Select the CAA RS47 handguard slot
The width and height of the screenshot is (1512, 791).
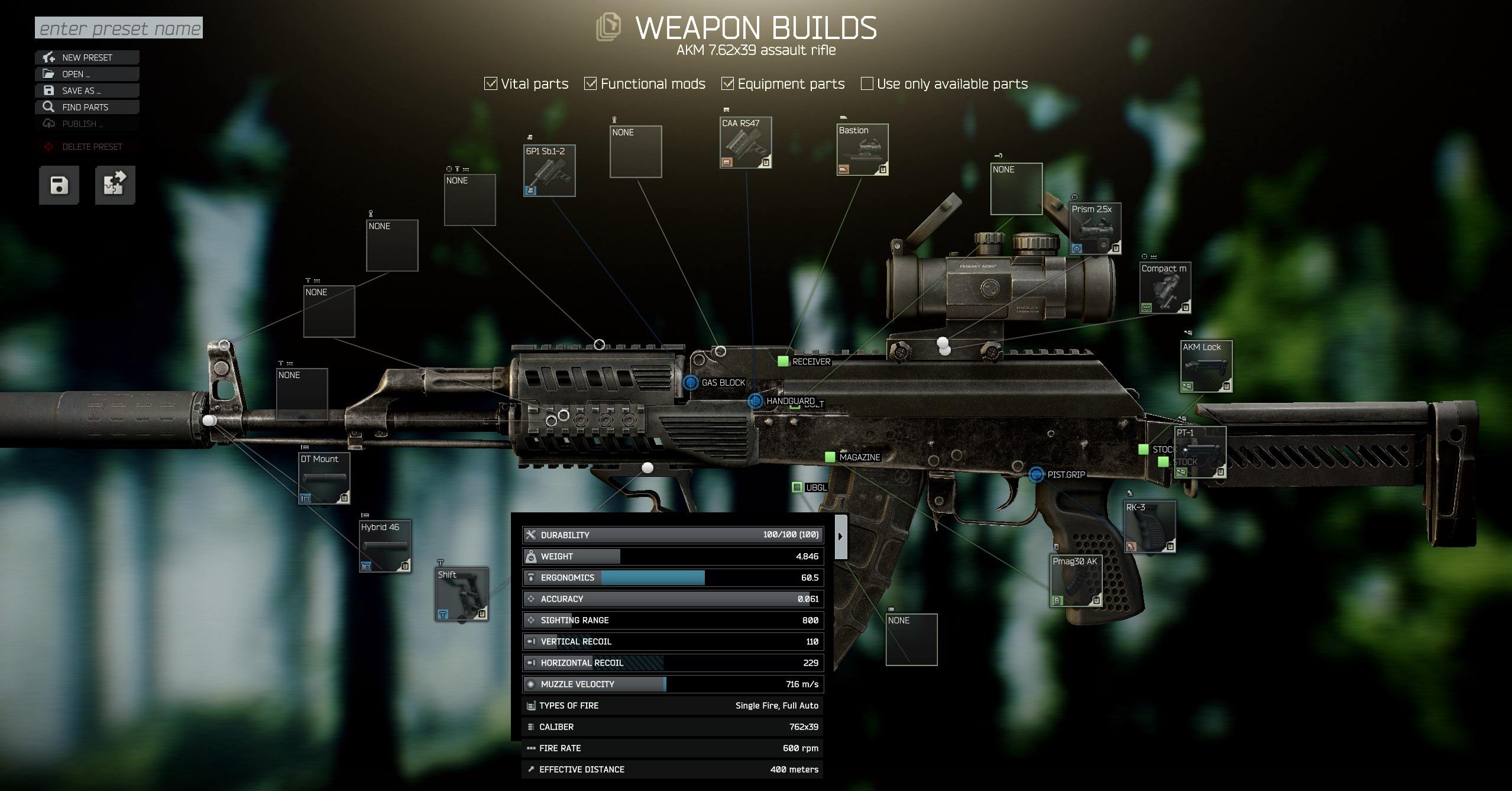(x=746, y=143)
